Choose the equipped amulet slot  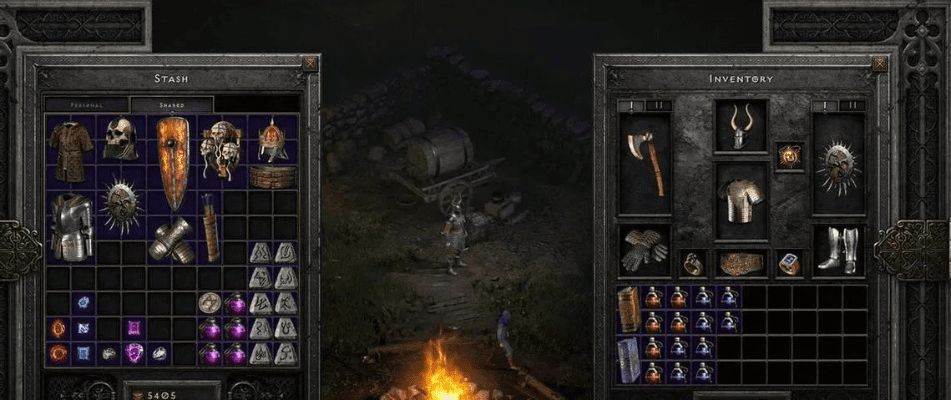tap(790, 156)
